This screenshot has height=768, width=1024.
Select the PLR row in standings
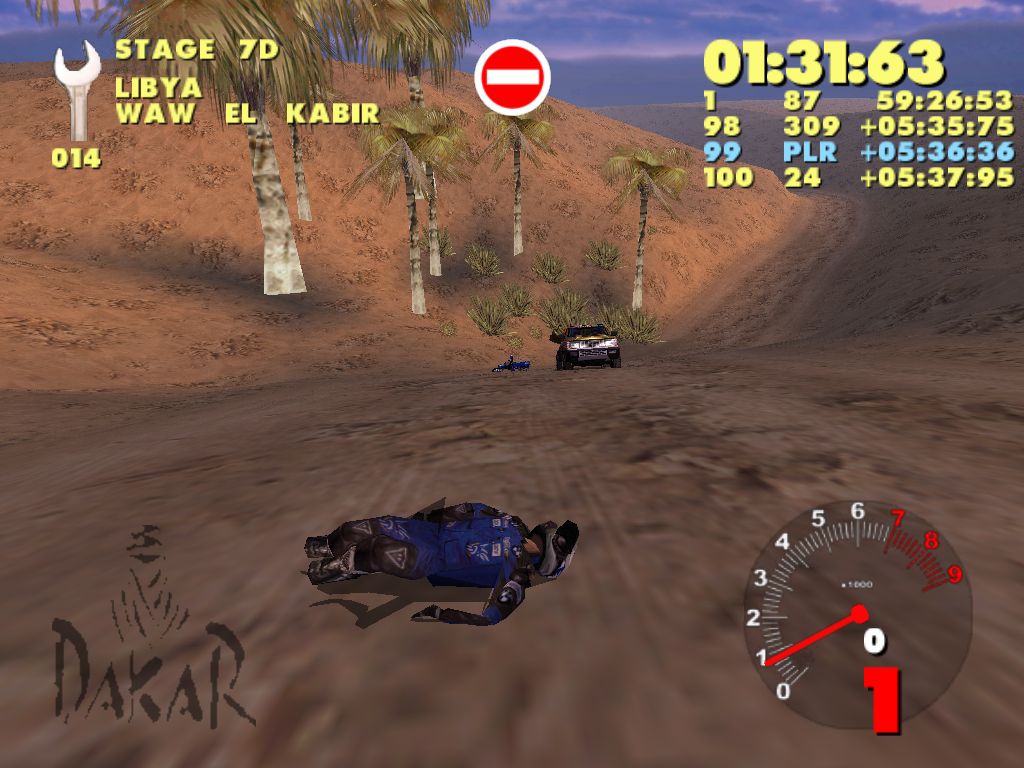(x=858, y=152)
